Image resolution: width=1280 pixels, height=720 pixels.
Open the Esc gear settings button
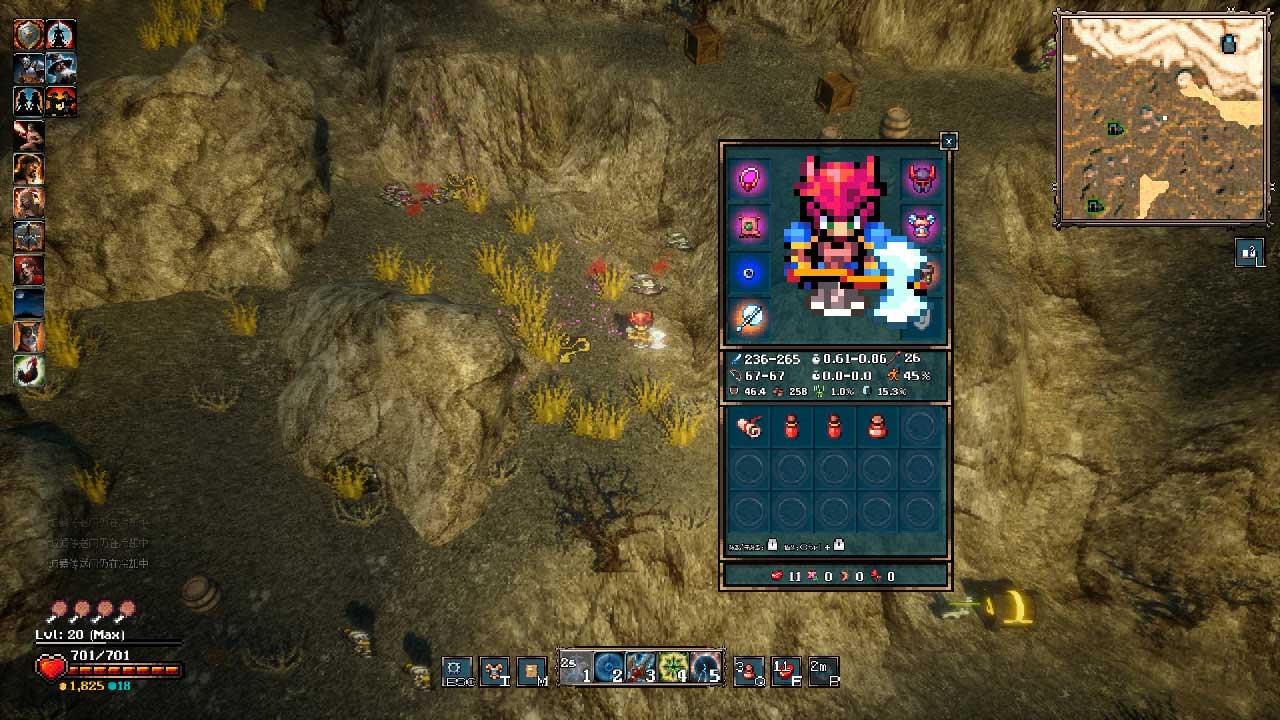(x=457, y=671)
